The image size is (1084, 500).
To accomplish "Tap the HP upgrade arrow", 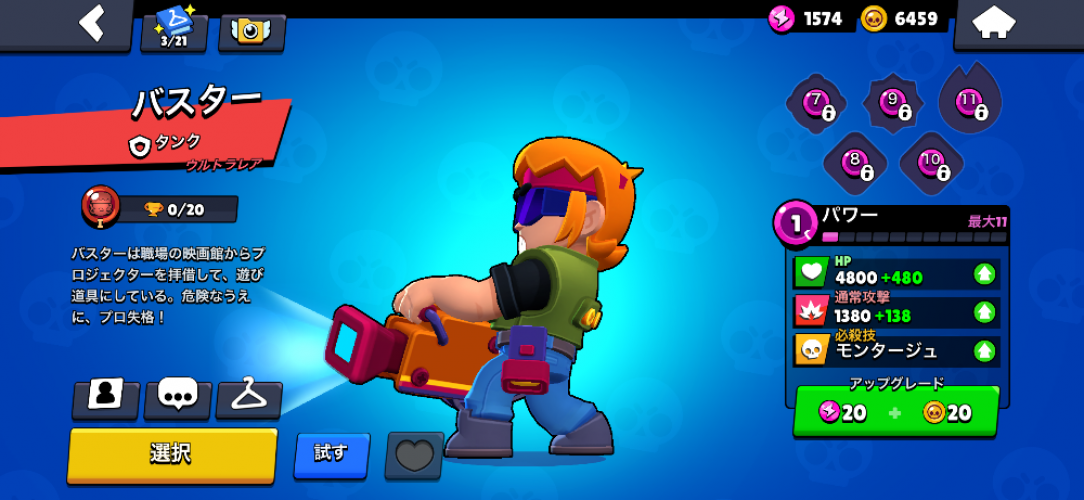I will pos(985,274).
